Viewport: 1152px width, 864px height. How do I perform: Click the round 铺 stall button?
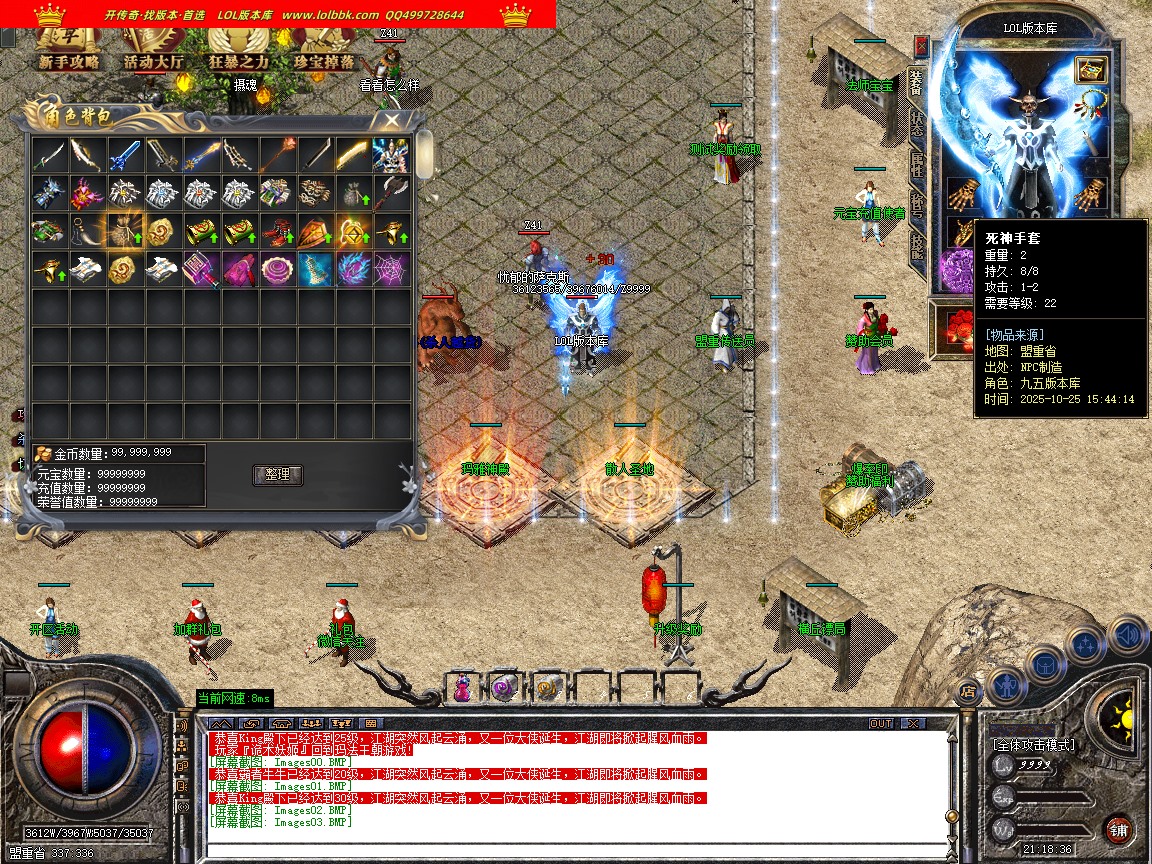(x=1118, y=829)
